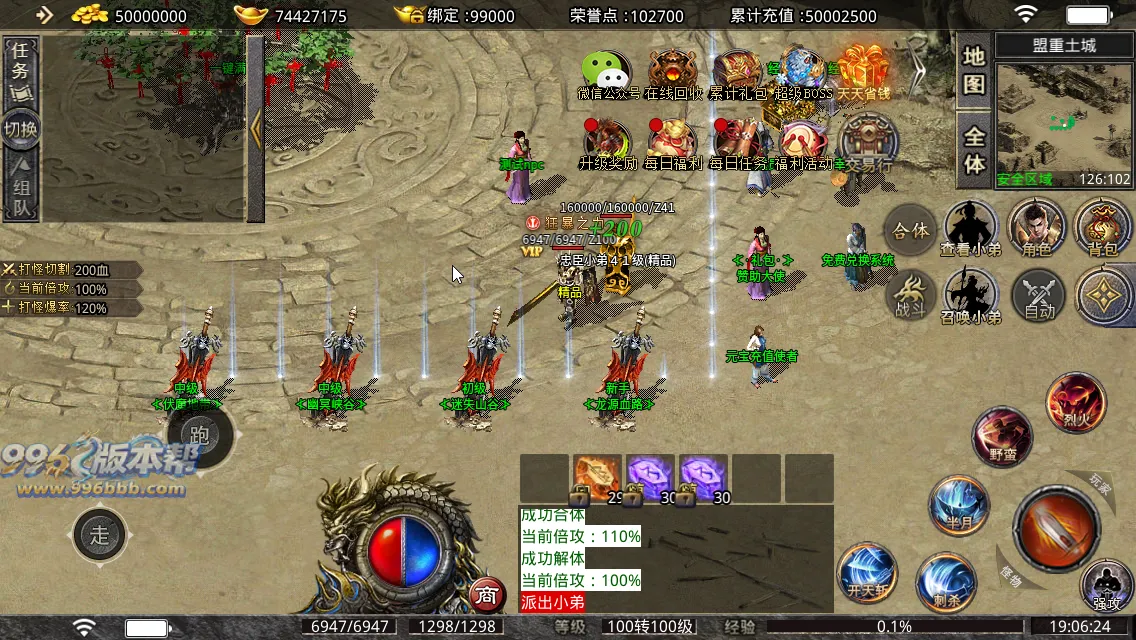Image resolution: width=1136 pixels, height=640 pixels.
Task: Open the trading house (交易行)
Action: [866, 141]
